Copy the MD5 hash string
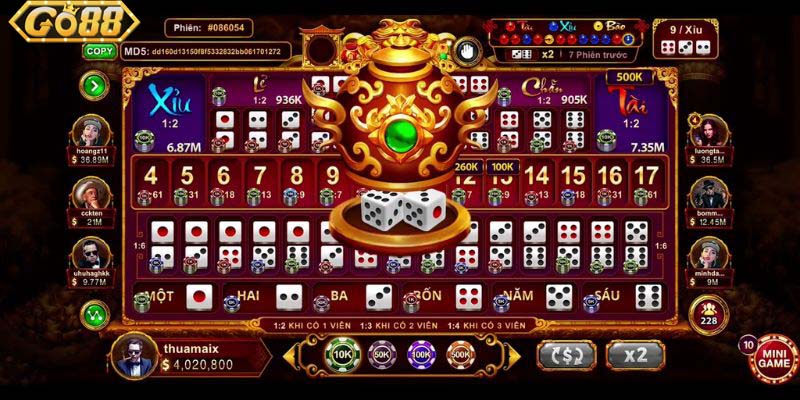The image size is (800, 400). [x=98, y=50]
